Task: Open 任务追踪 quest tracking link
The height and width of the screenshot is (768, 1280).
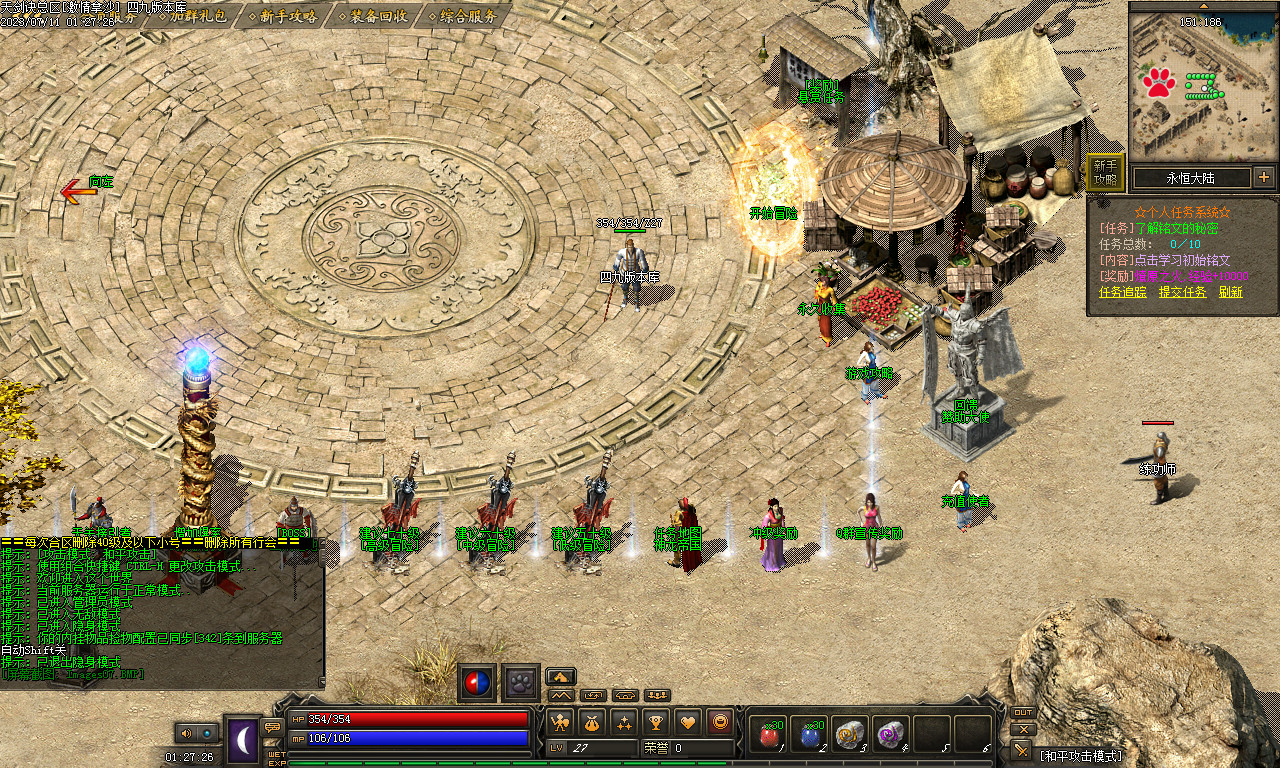Action: tap(1124, 292)
